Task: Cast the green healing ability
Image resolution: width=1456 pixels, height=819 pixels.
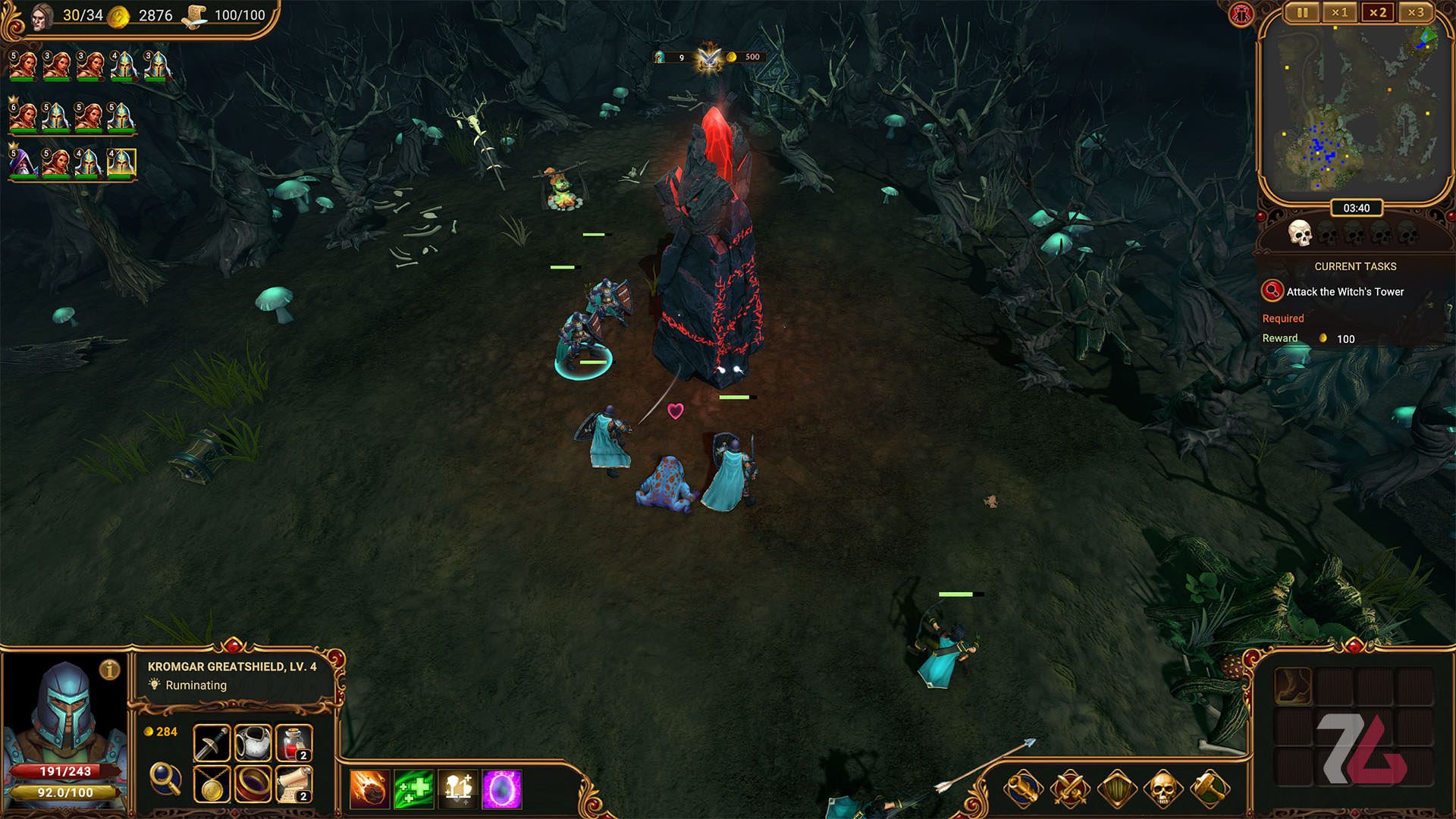Action: [x=414, y=790]
